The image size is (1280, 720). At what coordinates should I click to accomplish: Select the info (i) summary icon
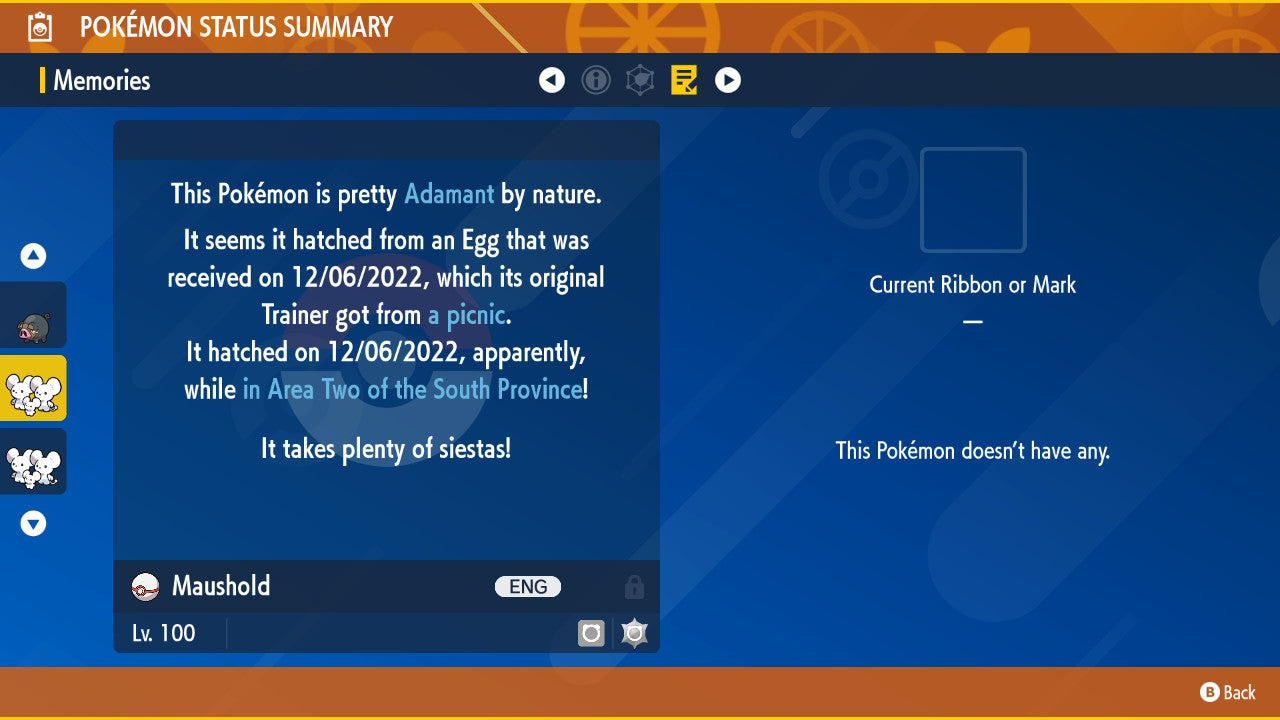[596, 79]
